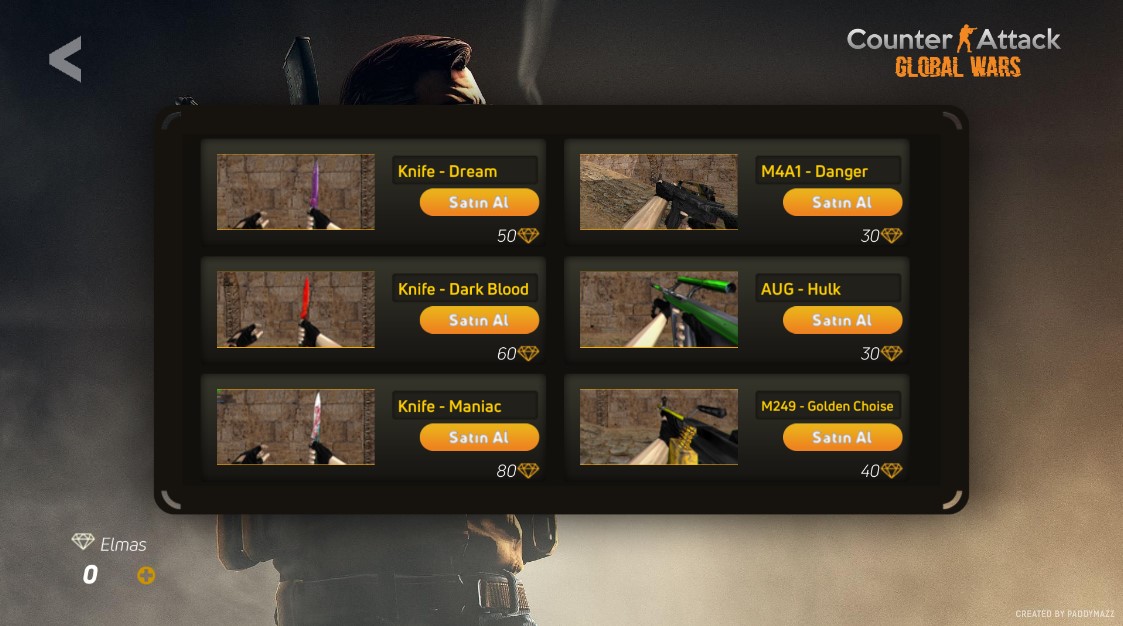Select the Knife - Maniac preview image

click(x=296, y=427)
